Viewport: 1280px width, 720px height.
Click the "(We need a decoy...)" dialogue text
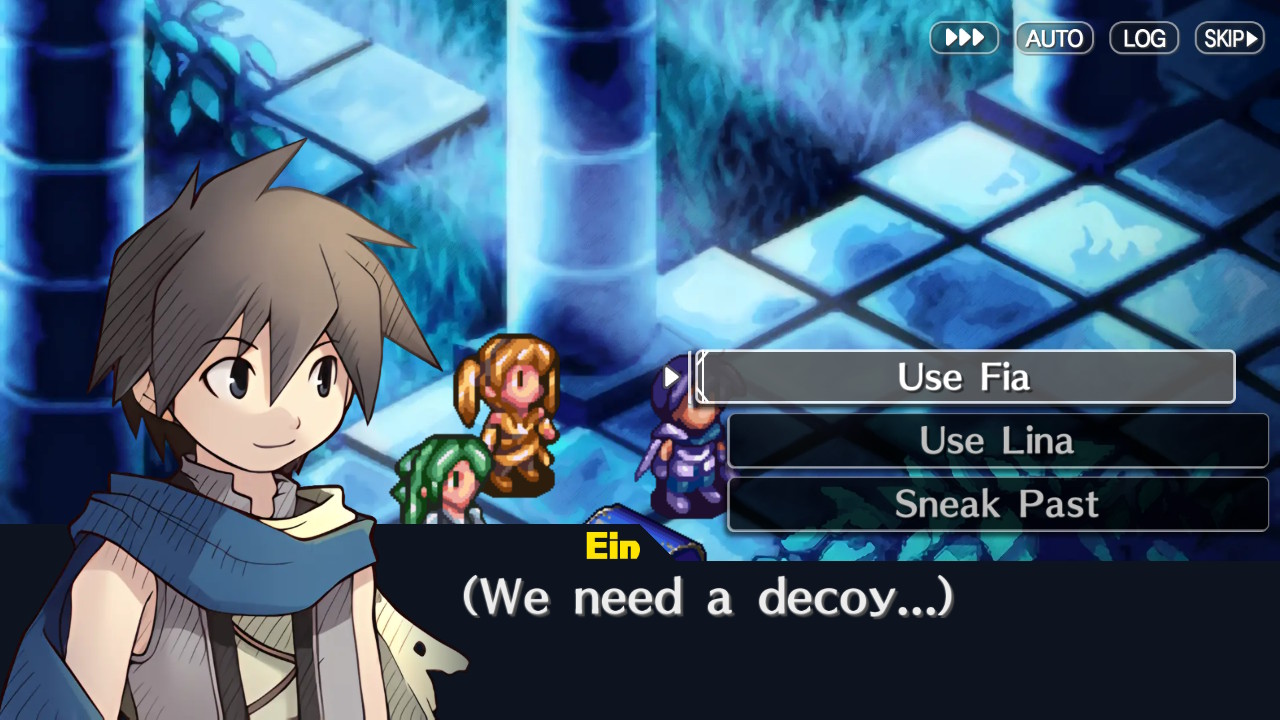tap(712, 596)
